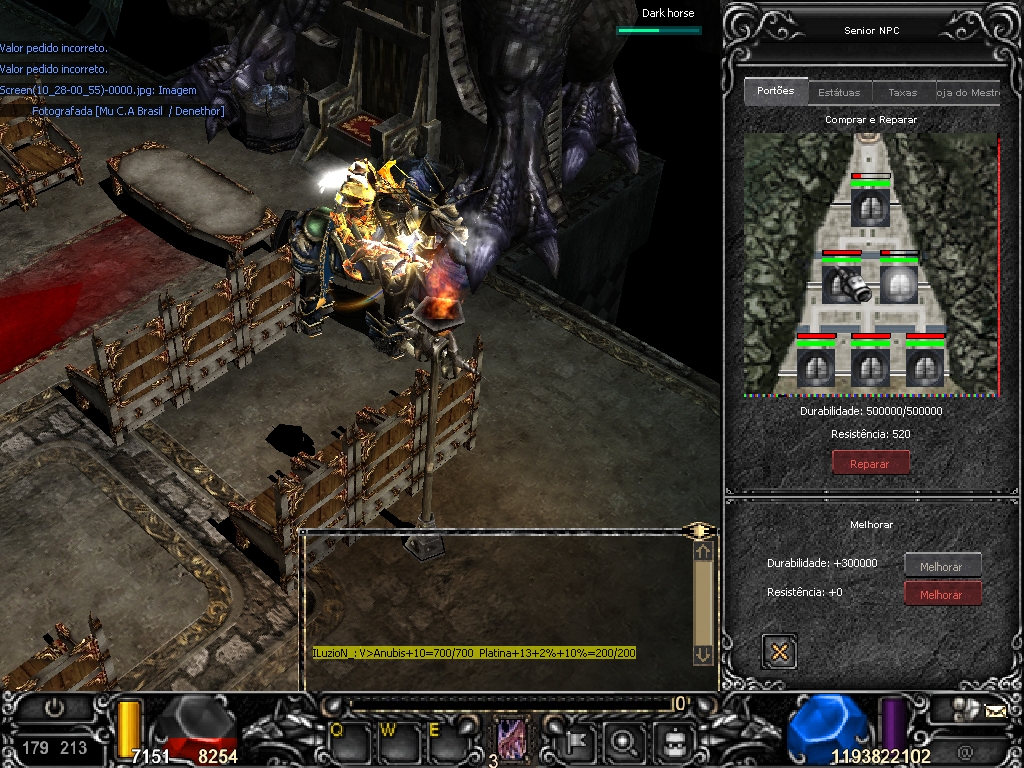This screenshot has height=768, width=1024.
Task: Click the red Reparar button
Action: (871, 463)
